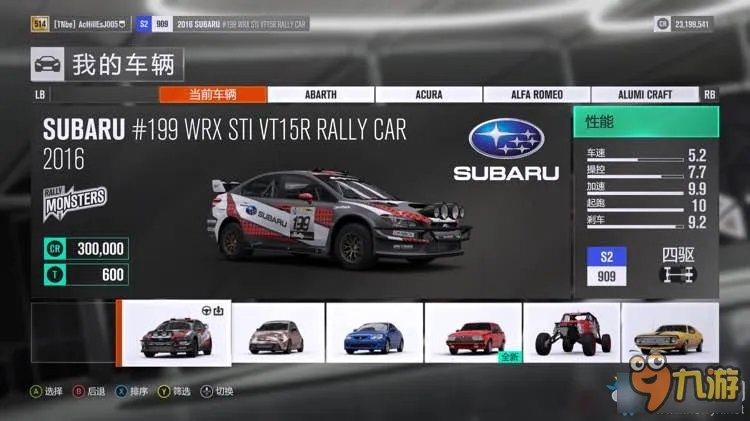The width and height of the screenshot is (750, 421).
Task: Switch to the 当前车辆 tab
Action: pyautogui.click(x=213, y=95)
